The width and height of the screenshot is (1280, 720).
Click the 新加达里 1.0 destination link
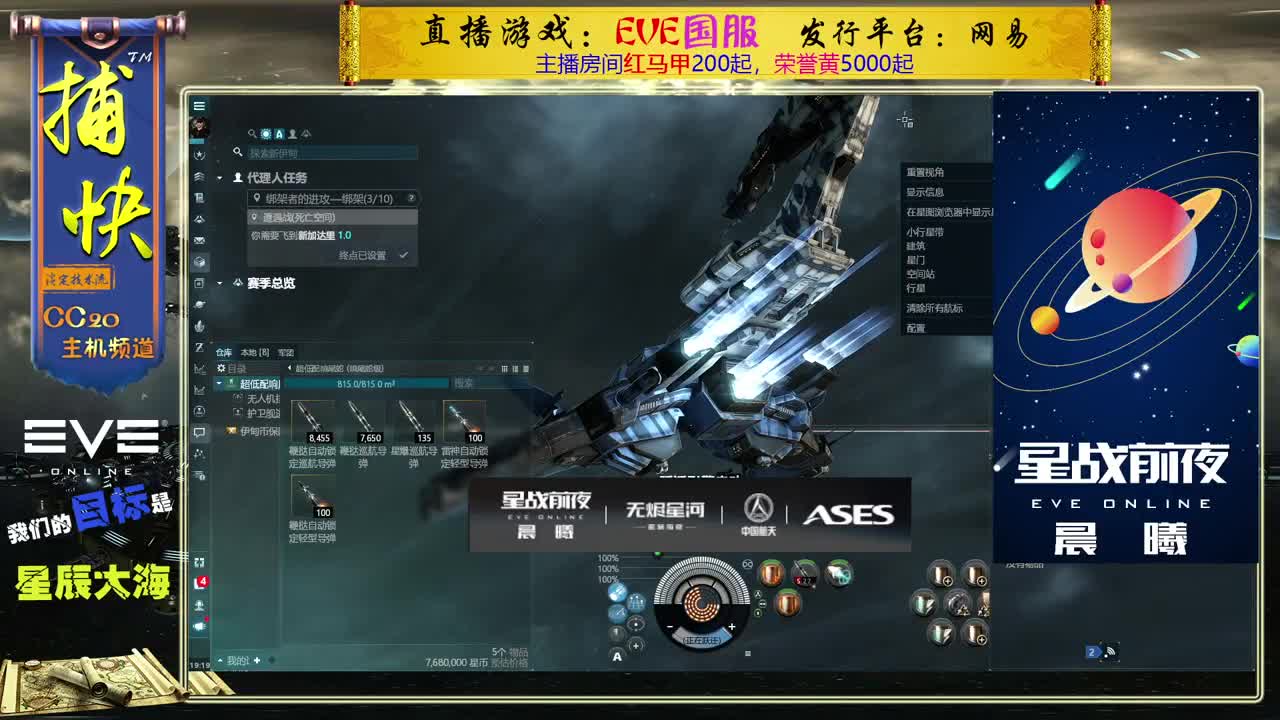pos(324,235)
